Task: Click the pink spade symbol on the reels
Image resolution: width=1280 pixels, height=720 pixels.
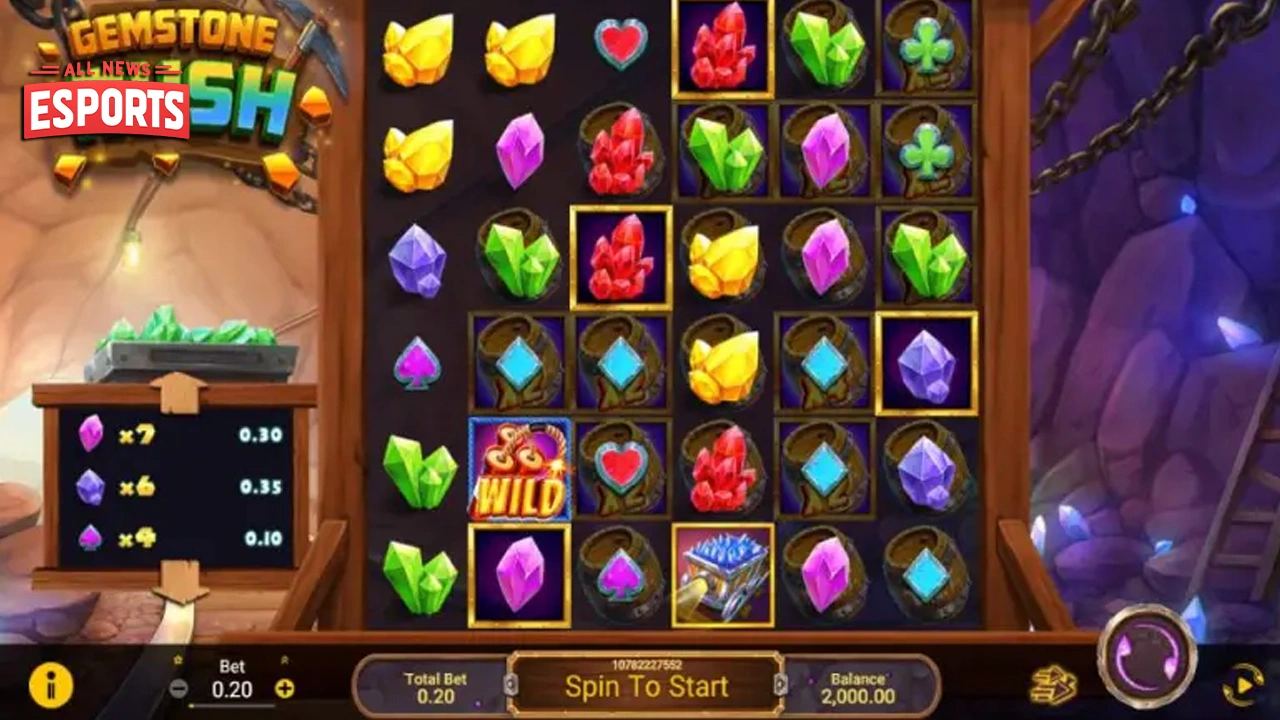Action: [x=417, y=365]
